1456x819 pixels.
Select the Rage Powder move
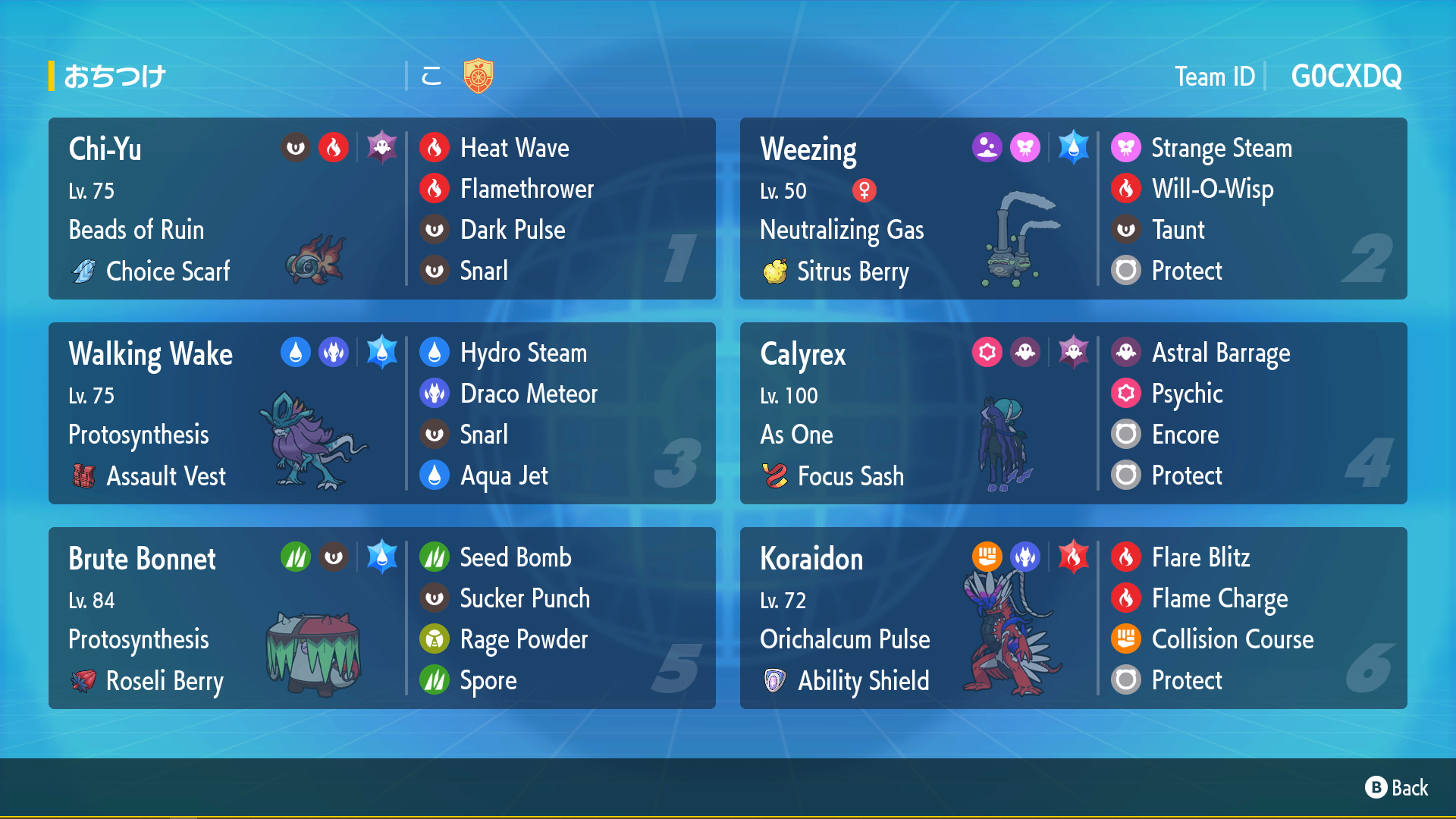coord(523,639)
